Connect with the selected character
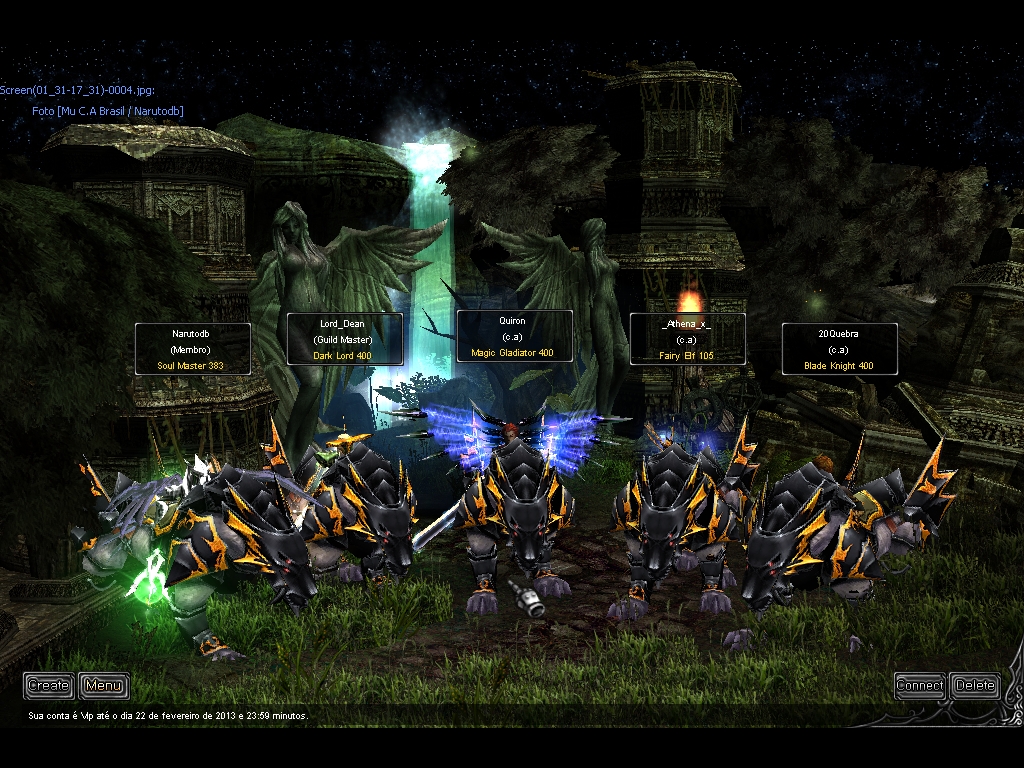Viewport: 1024px width, 768px height. coord(919,685)
